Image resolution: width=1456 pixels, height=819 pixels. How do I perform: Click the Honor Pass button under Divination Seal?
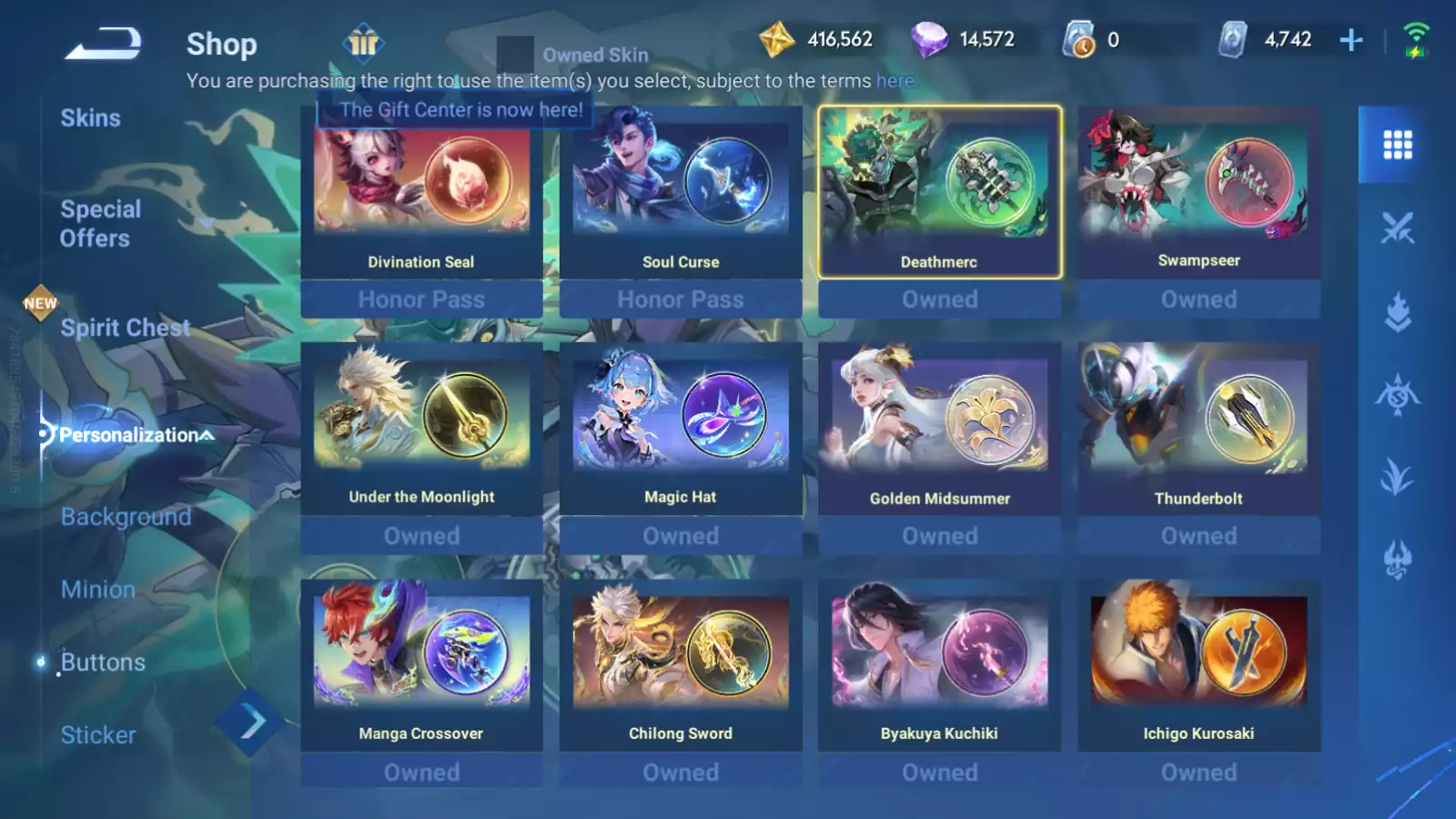pos(421,299)
